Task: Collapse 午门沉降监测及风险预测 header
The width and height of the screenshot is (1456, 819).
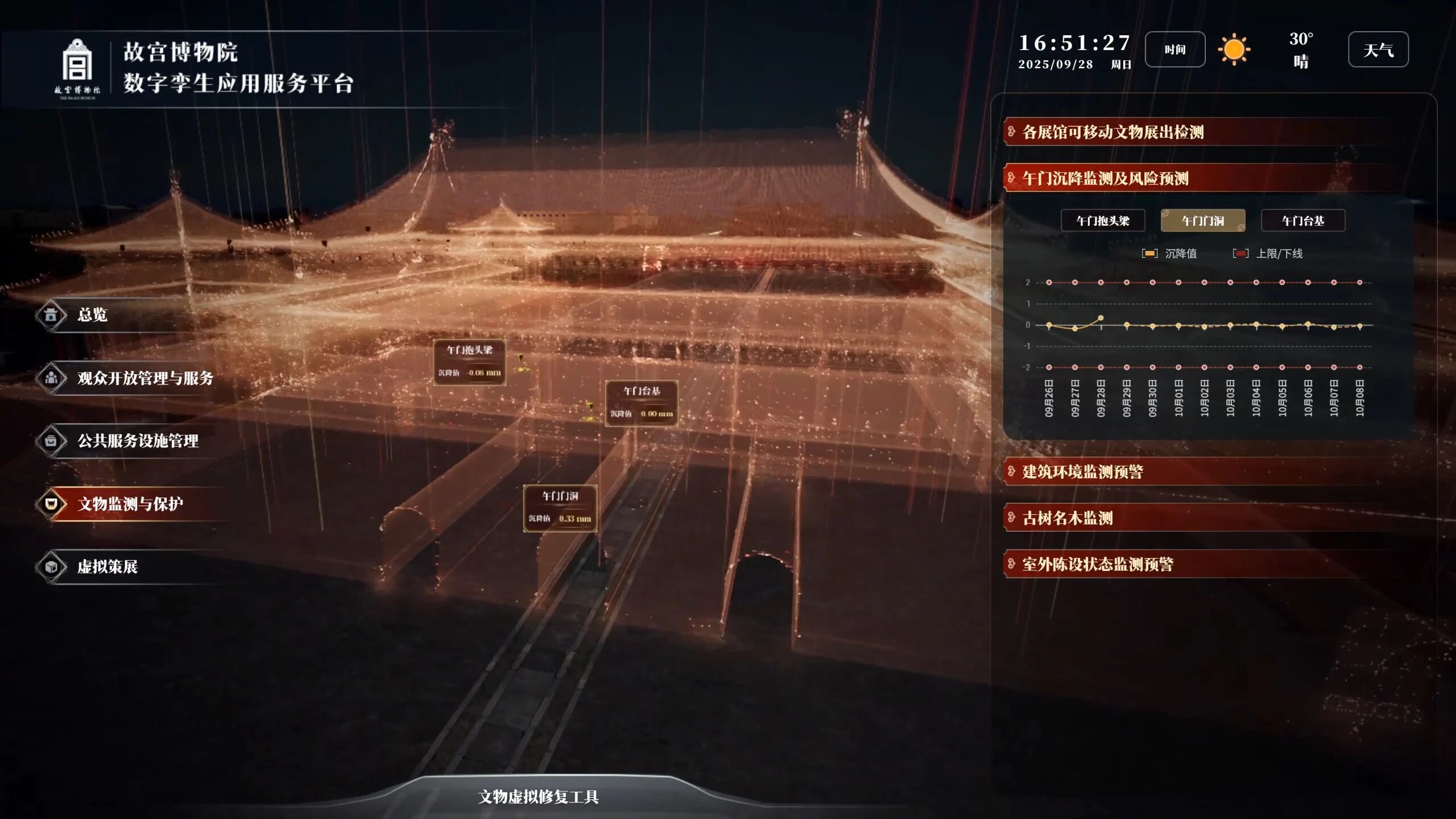Action: coord(1105,178)
